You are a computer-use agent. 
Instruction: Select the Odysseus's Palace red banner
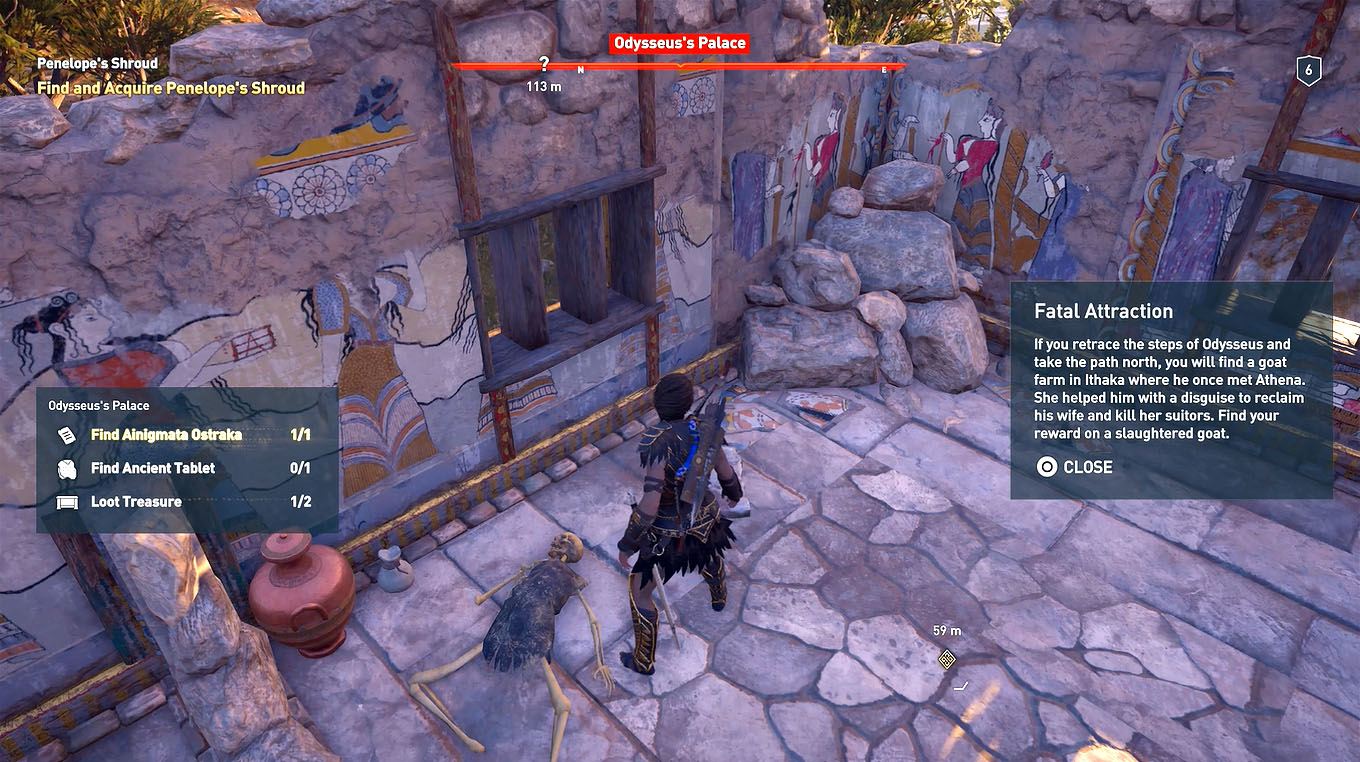point(679,42)
